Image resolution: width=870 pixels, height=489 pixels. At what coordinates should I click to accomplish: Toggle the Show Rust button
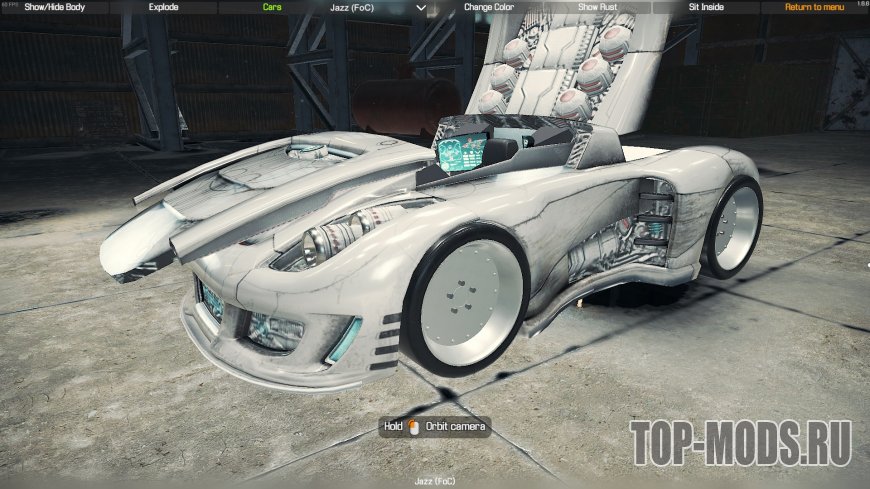pyautogui.click(x=598, y=7)
